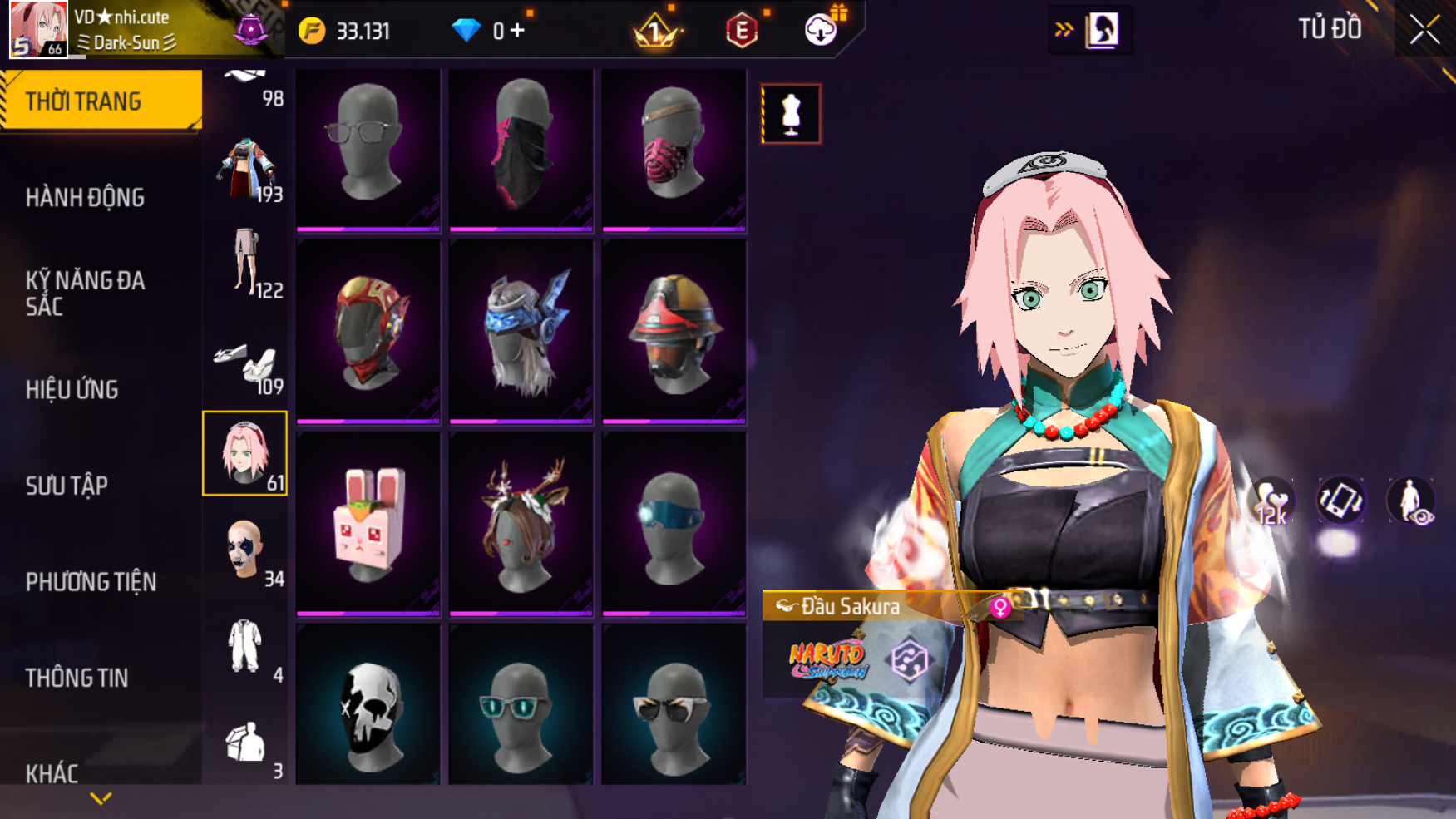The width and height of the screenshot is (1456, 819).
Task: Choose the glasses head item
Action: tap(368, 148)
